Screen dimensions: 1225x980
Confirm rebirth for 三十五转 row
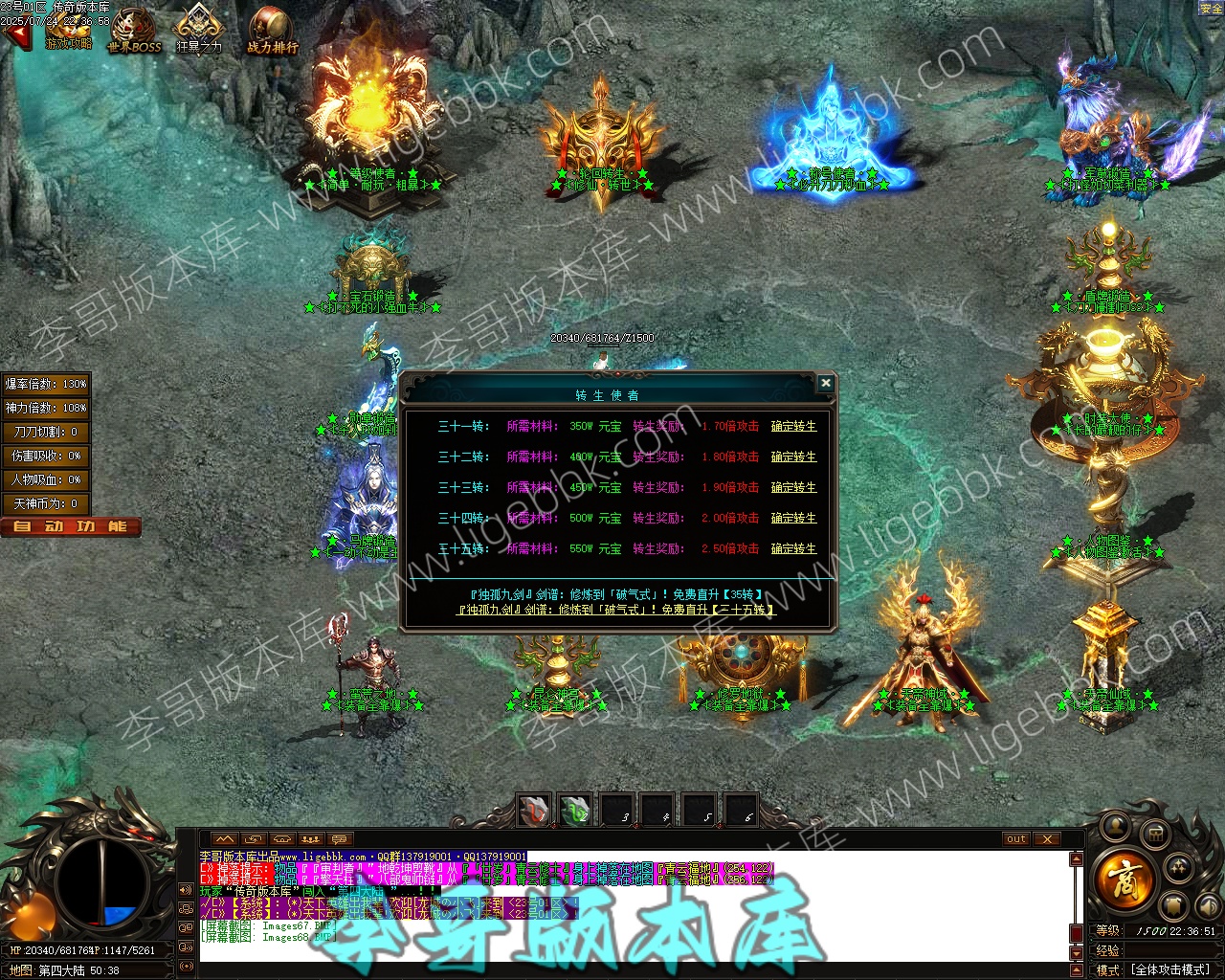tap(793, 549)
